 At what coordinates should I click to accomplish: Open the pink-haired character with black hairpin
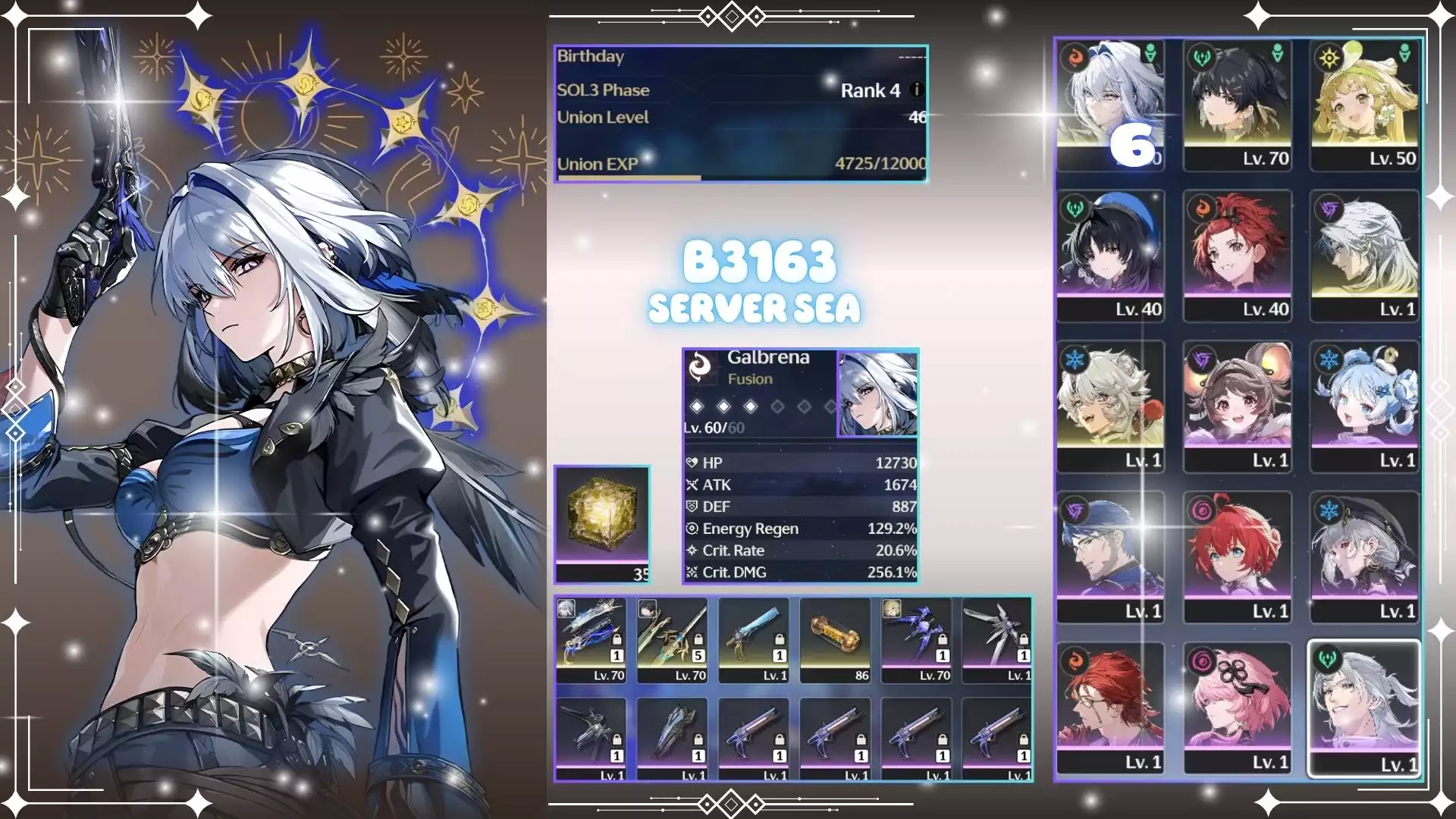[1238, 707]
